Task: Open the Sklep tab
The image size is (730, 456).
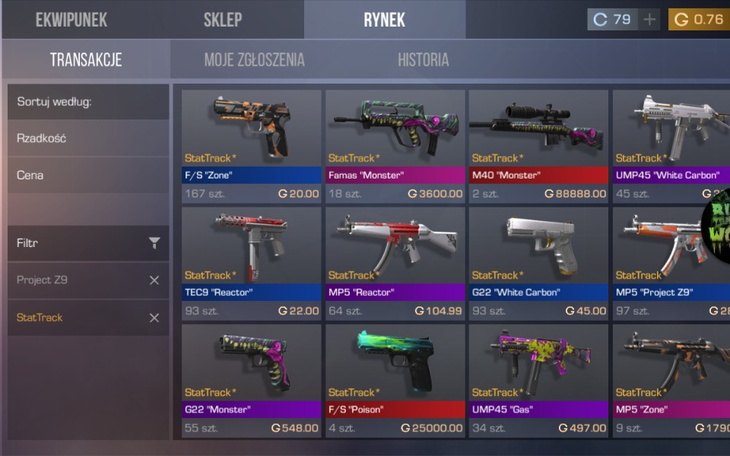Action: [223, 19]
